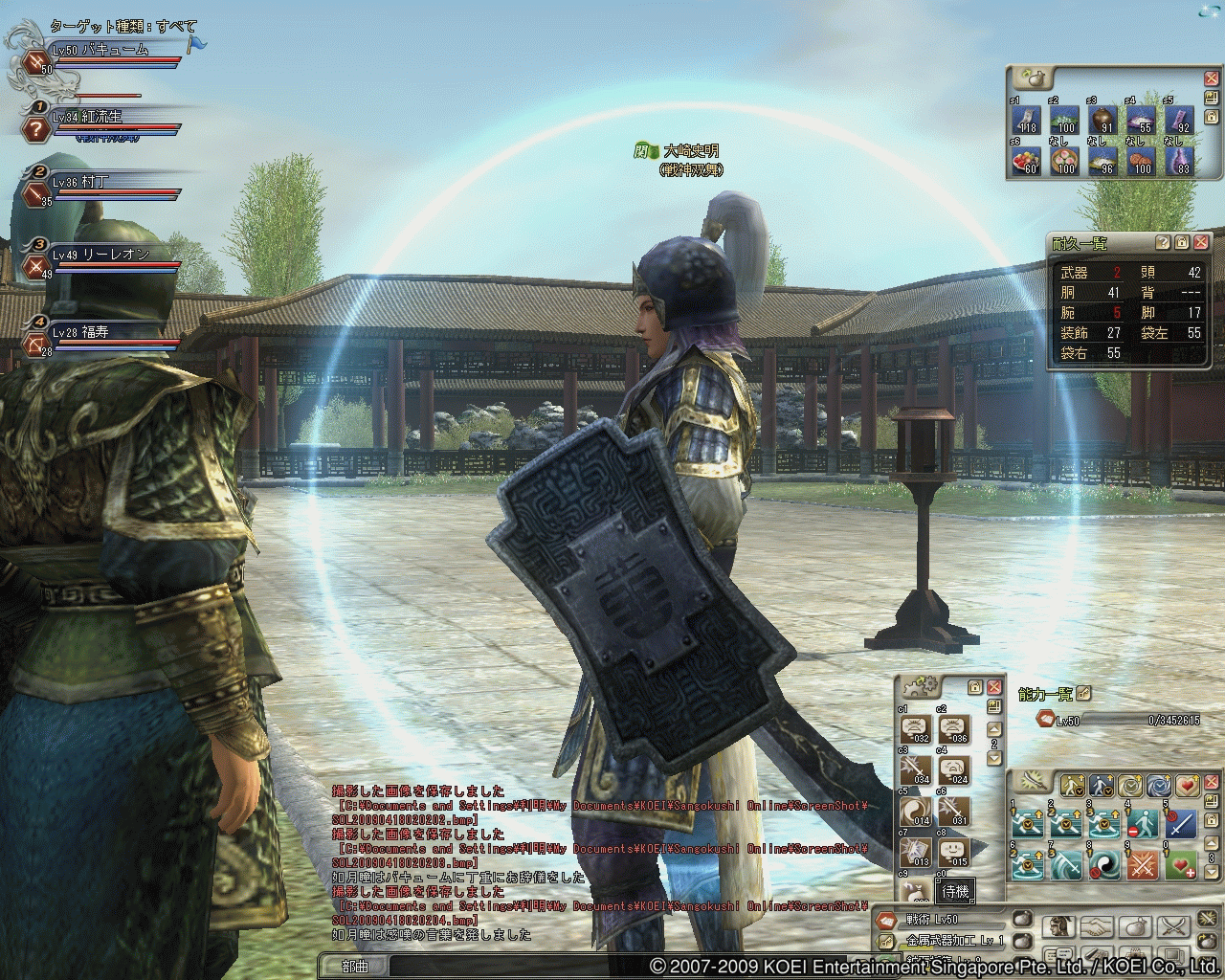Close the item shortcut panel
The height and width of the screenshot is (980, 1225).
point(1211,77)
